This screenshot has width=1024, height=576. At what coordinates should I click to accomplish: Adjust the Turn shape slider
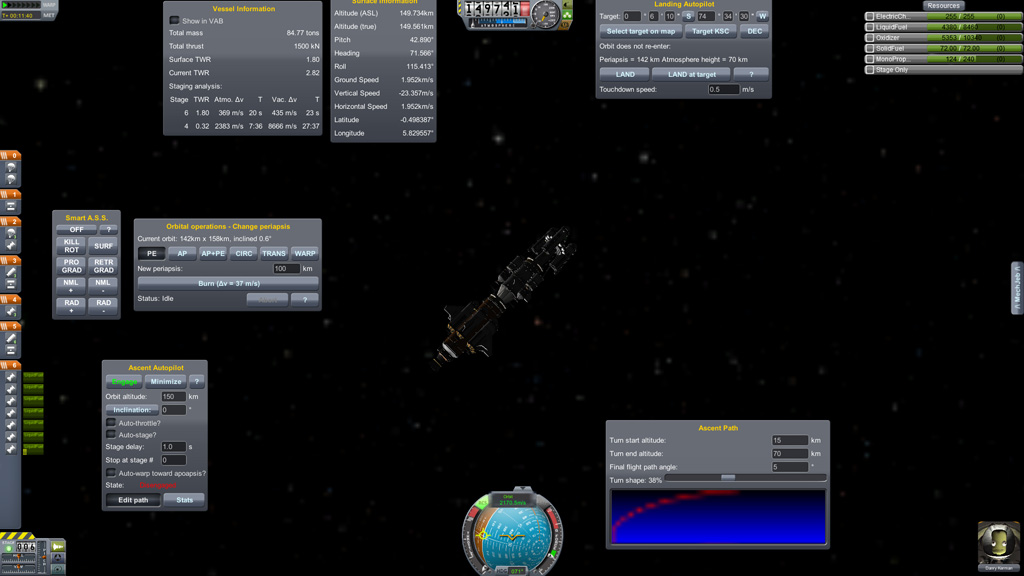(728, 478)
